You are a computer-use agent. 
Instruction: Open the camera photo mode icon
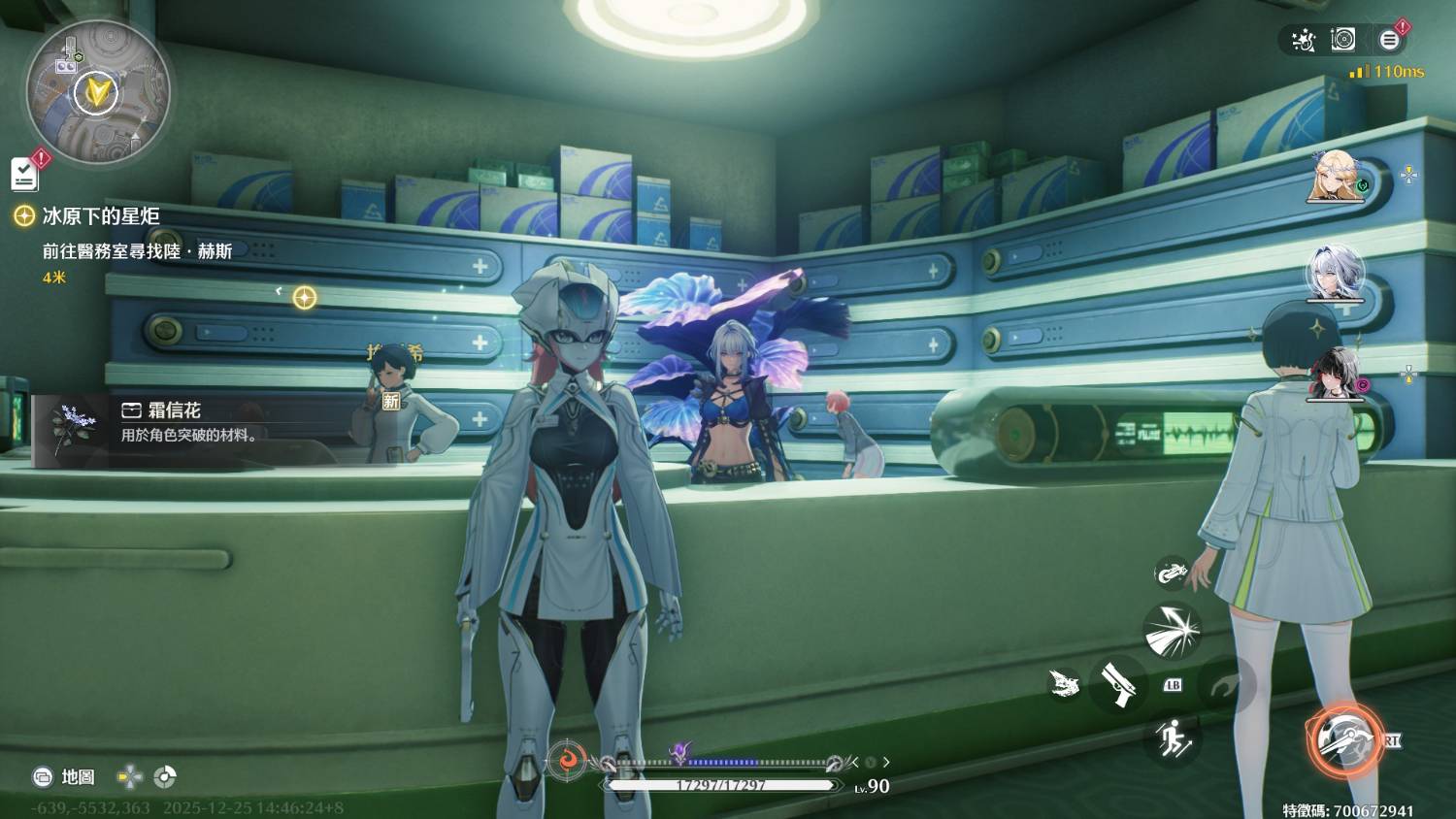pos(1343,40)
